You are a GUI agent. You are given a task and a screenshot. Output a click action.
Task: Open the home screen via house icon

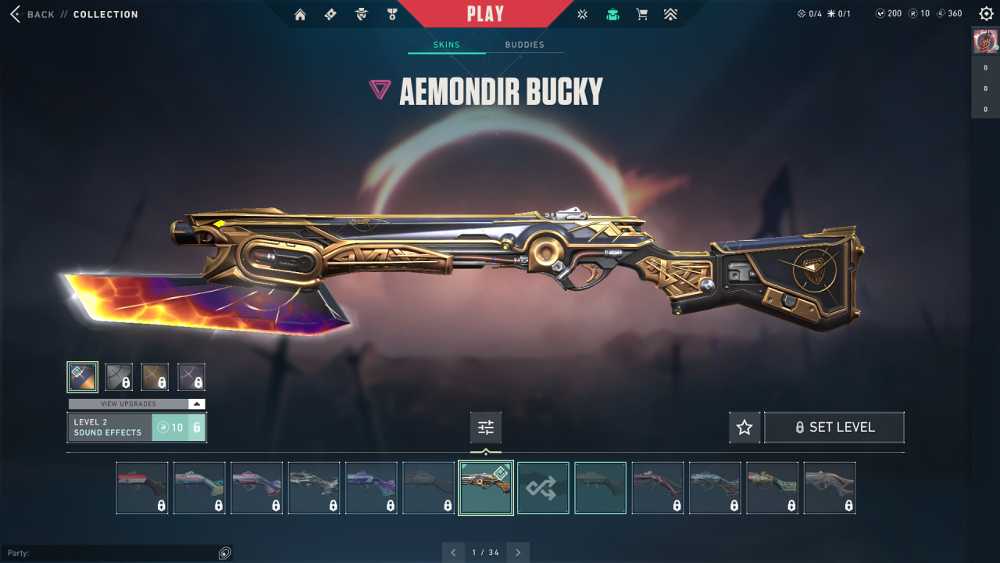coord(300,14)
